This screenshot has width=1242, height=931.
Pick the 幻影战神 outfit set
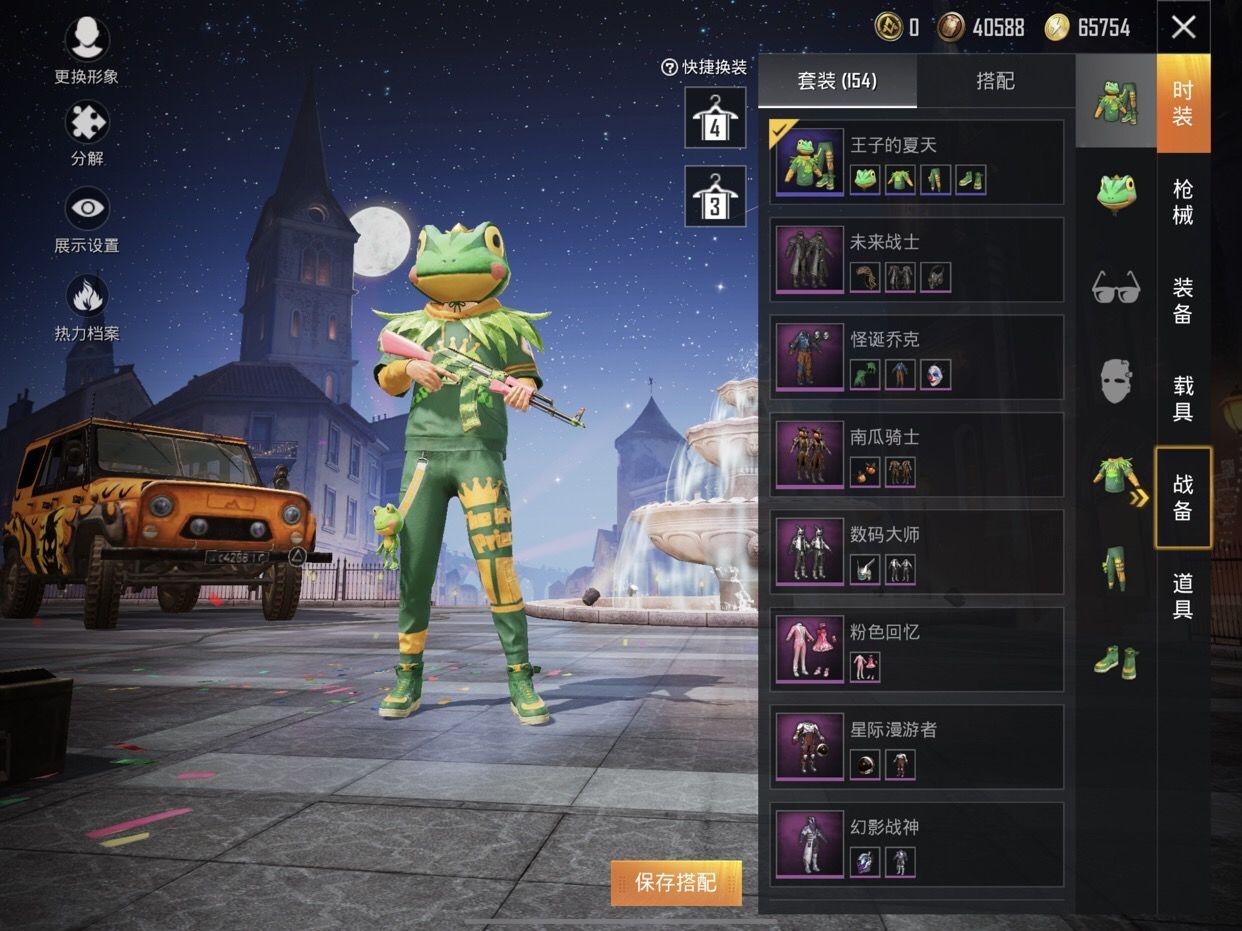click(x=916, y=843)
